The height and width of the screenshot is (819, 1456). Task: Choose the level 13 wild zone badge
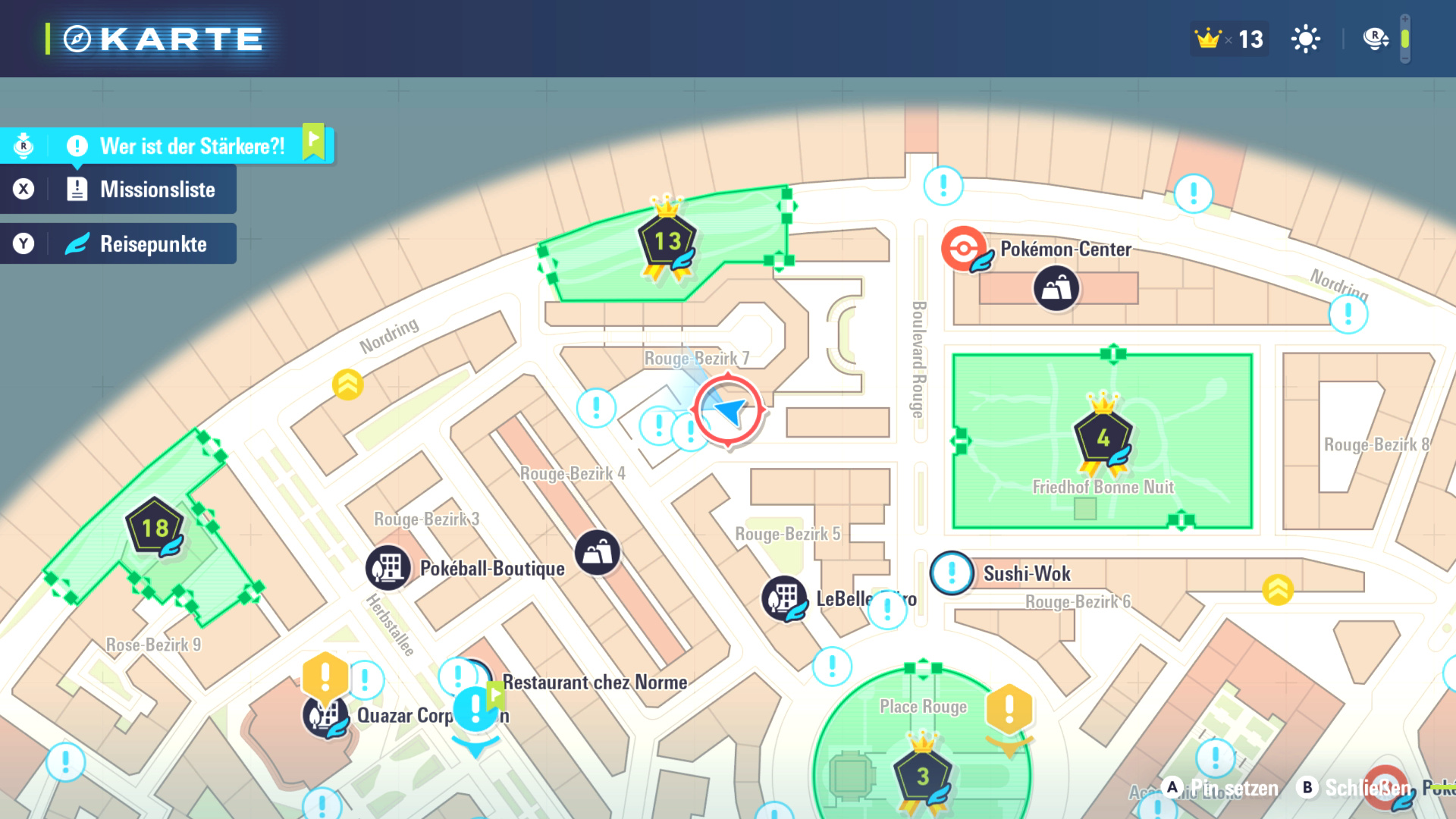[x=667, y=242]
